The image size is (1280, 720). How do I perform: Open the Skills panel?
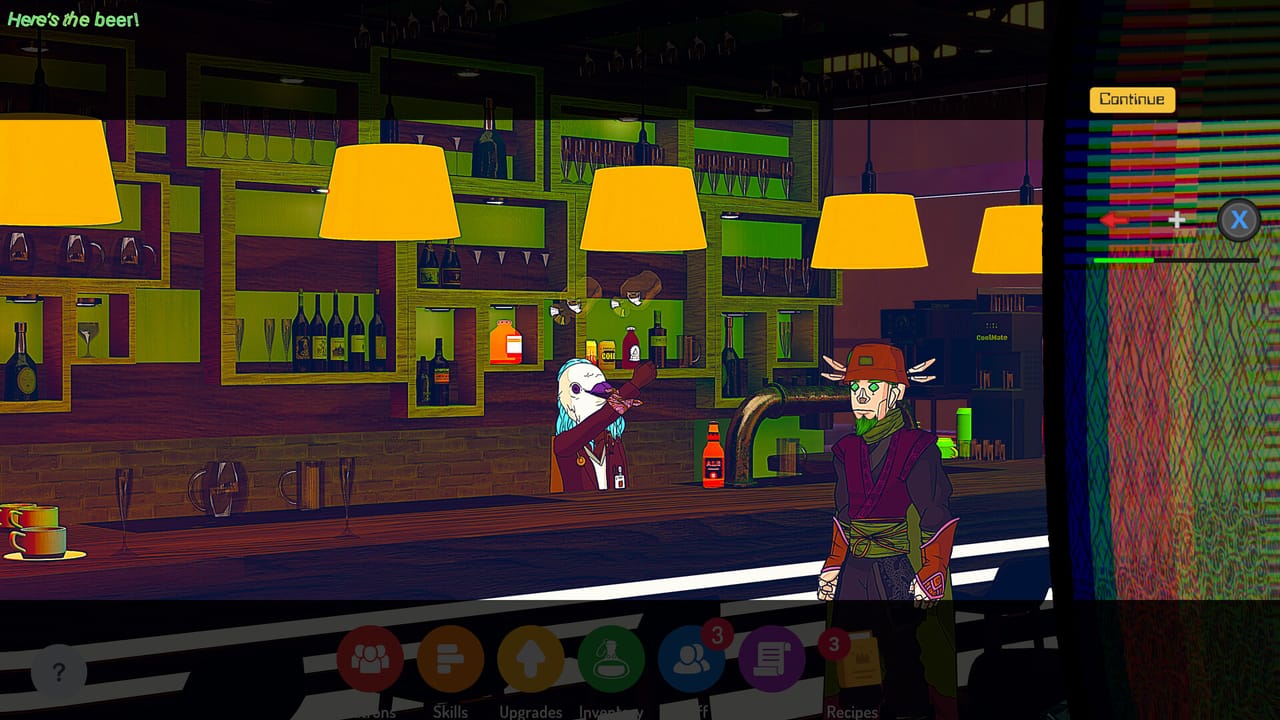451,660
